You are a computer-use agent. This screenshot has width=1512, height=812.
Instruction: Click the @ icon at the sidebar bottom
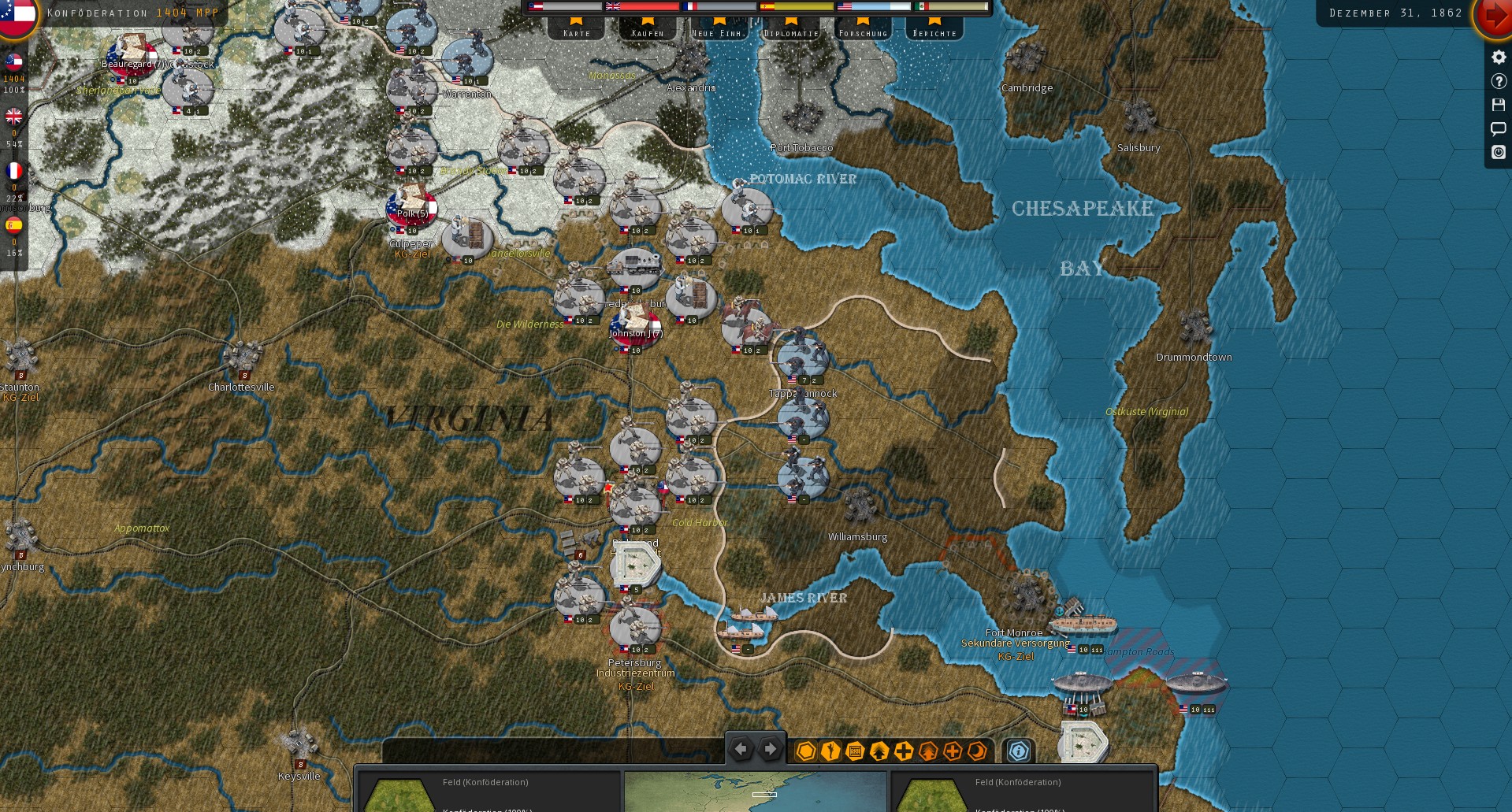[x=1498, y=153]
